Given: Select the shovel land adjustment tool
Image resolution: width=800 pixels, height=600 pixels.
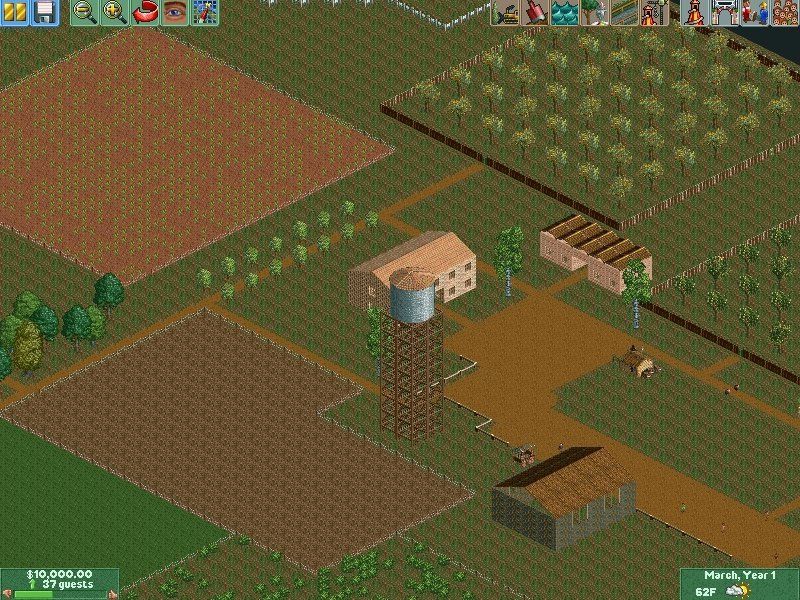Looking at the screenshot, I should [536, 13].
